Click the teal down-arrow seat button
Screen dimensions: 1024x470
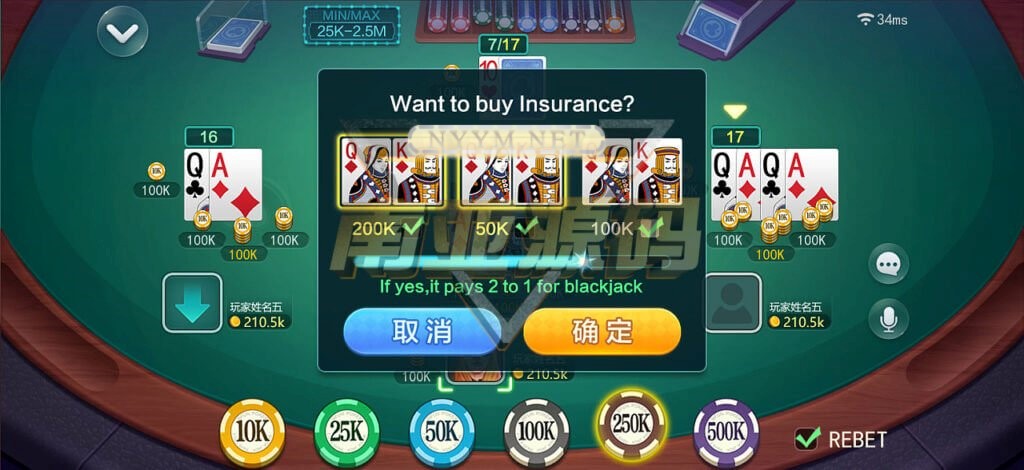[193, 302]
